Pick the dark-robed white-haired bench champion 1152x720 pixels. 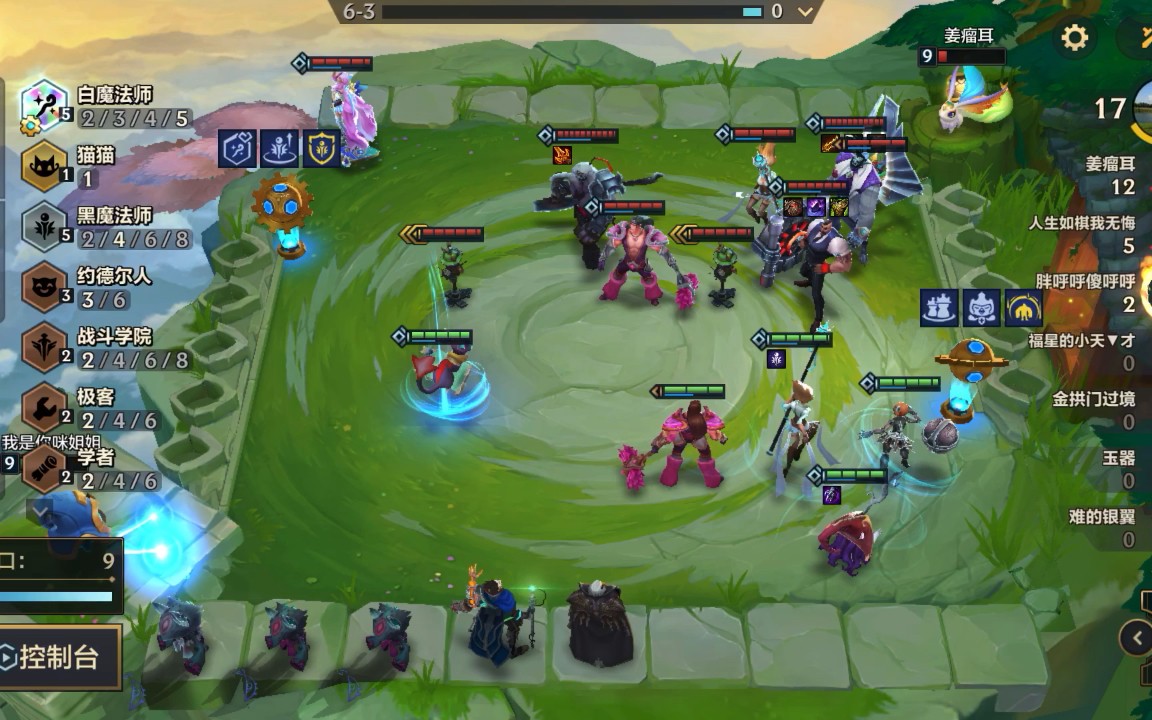point(599,627)
